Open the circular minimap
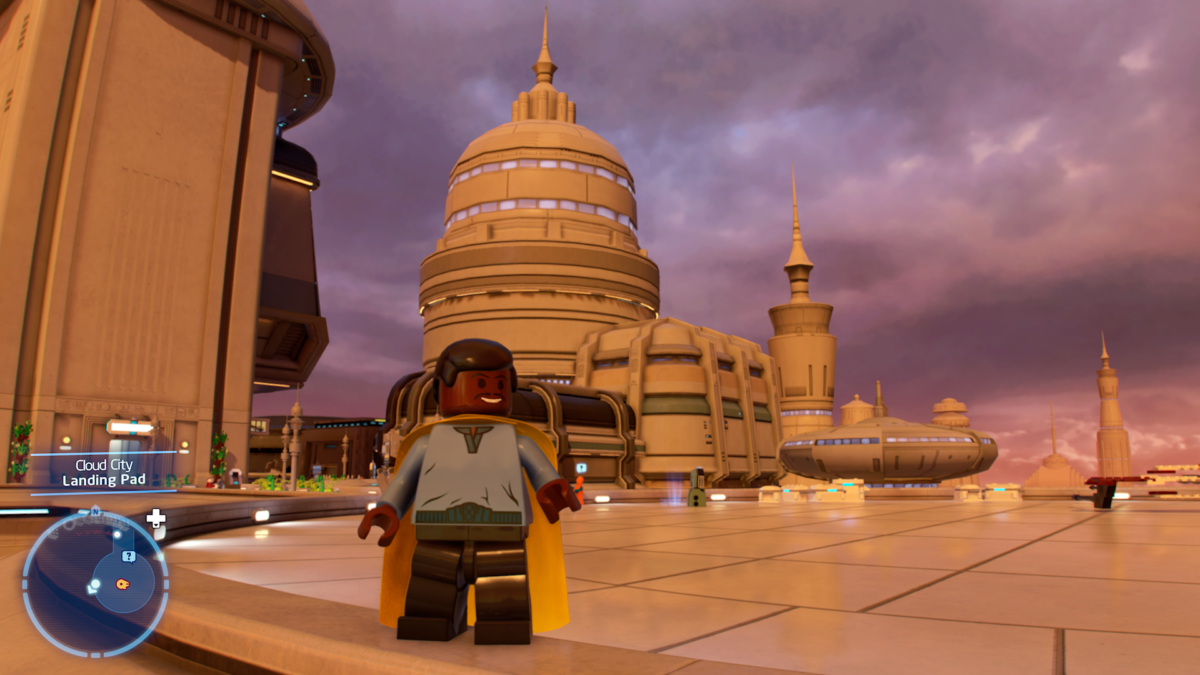This screenshot has width=1200, height=675. click(x=95, y=583)
